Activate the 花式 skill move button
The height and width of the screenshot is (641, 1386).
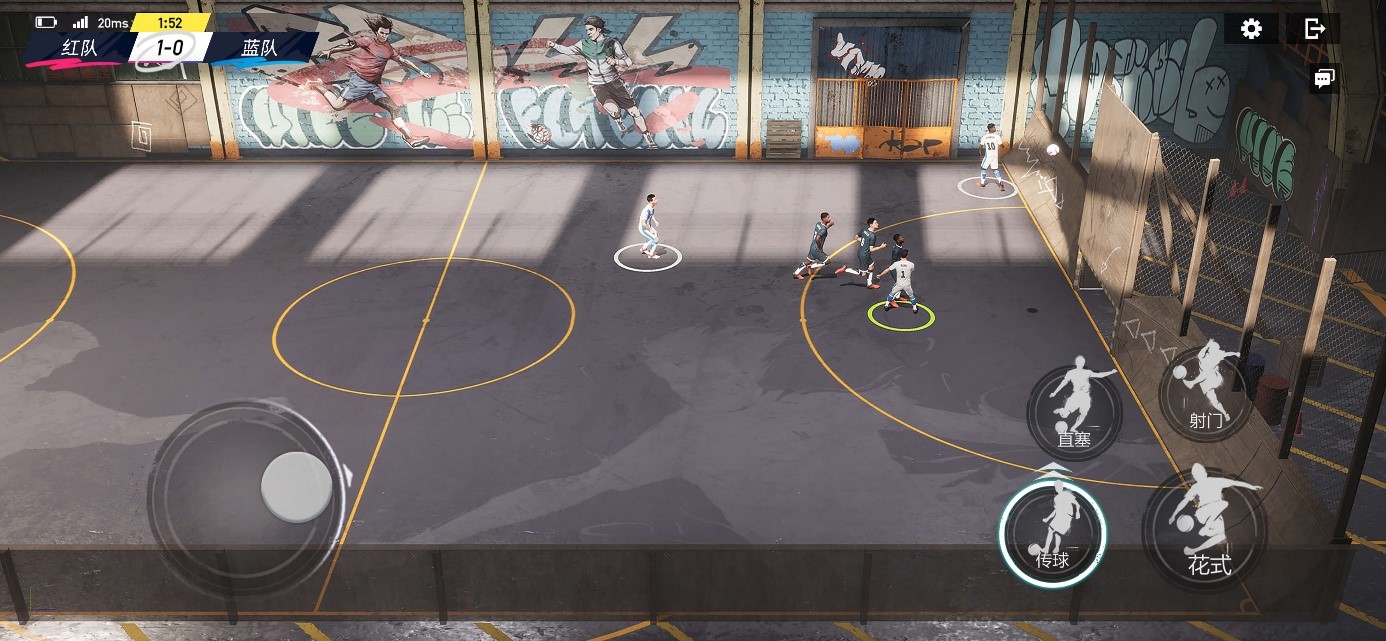pyautogui.click(x=1205, y=527)
